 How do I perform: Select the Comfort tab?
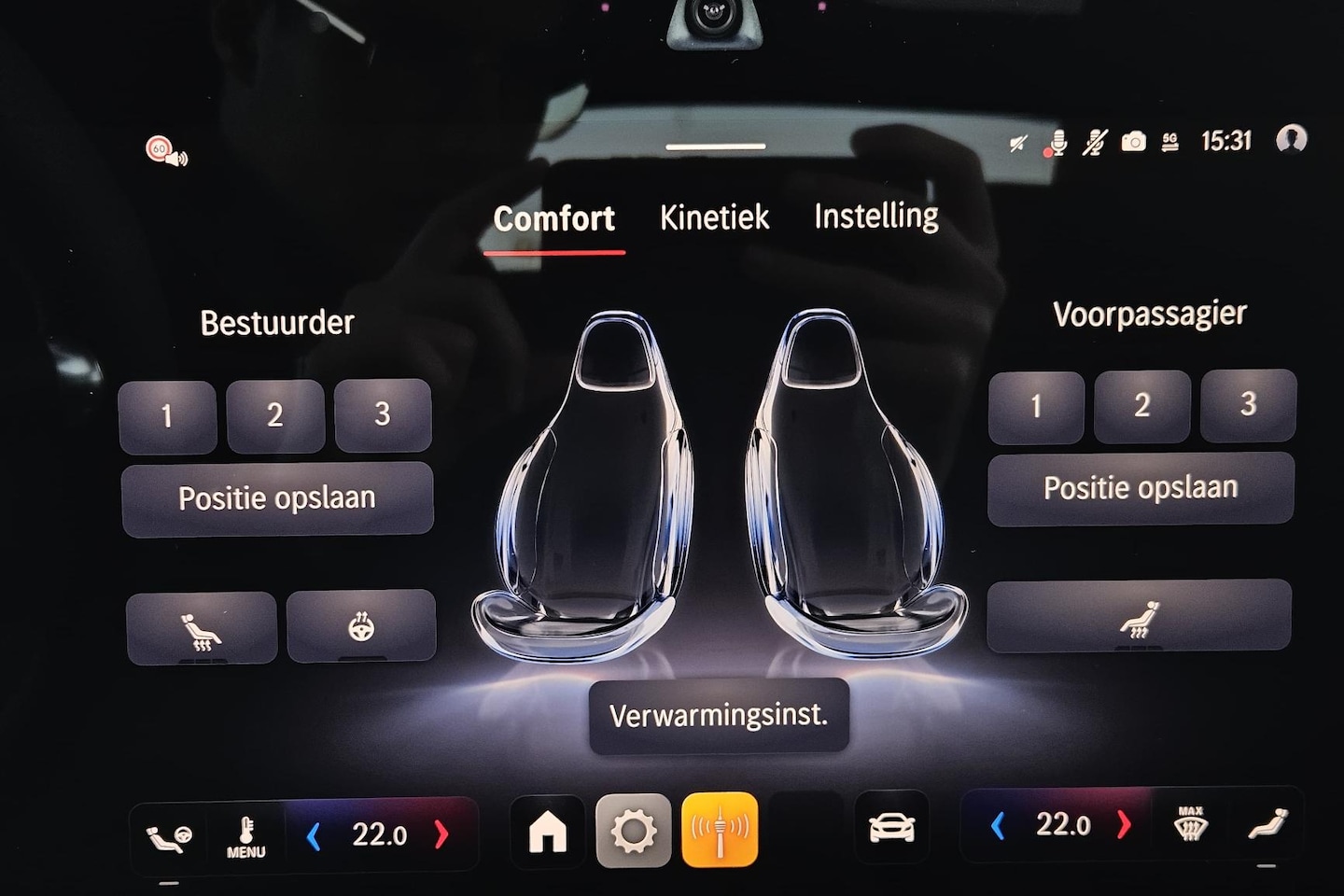tap(553, 219)
